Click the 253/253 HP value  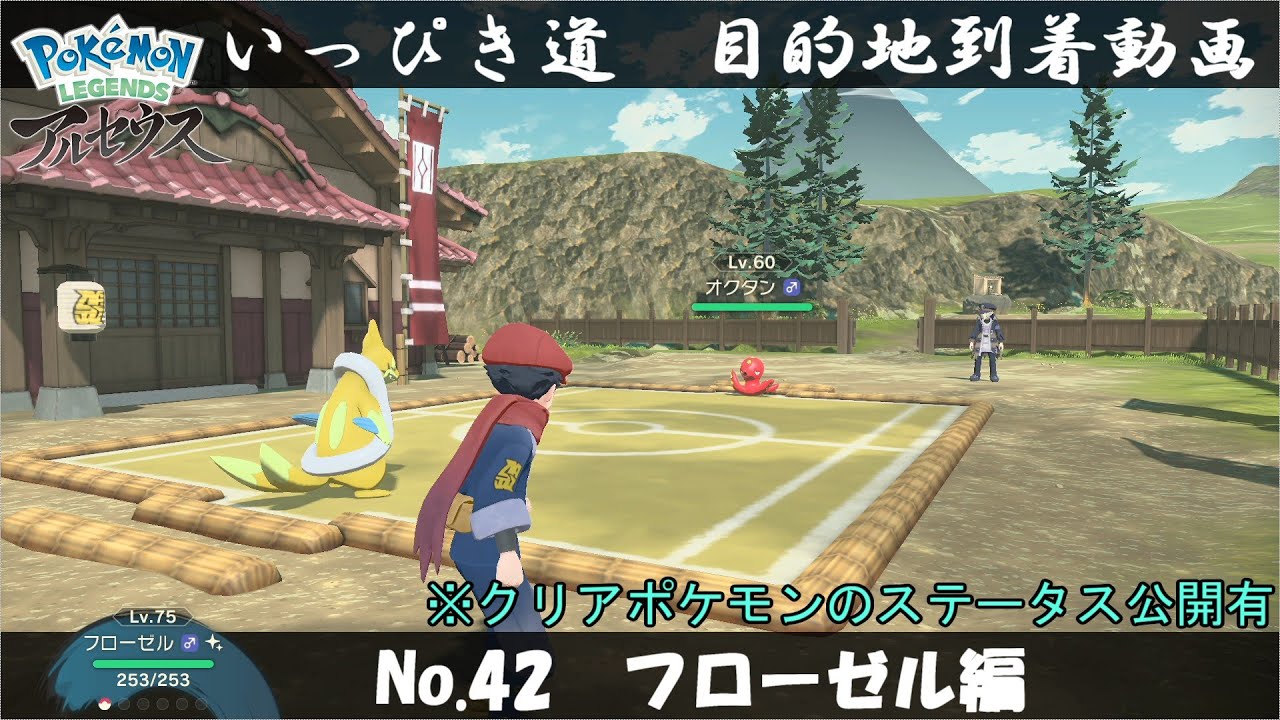(153, 679)
